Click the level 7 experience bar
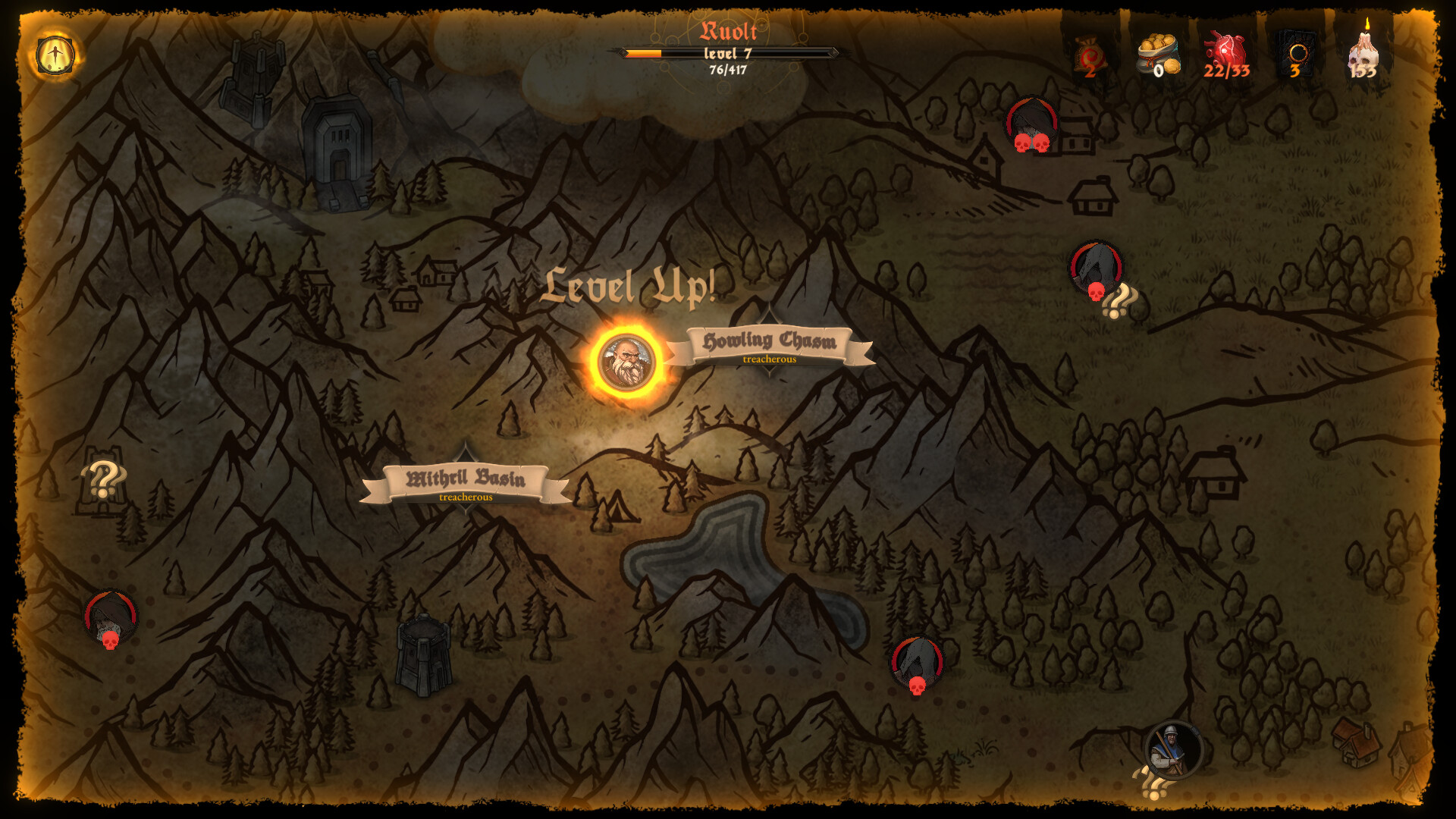Image resolution: width=1456 pixels, height=819 pixels. point(728,53)
